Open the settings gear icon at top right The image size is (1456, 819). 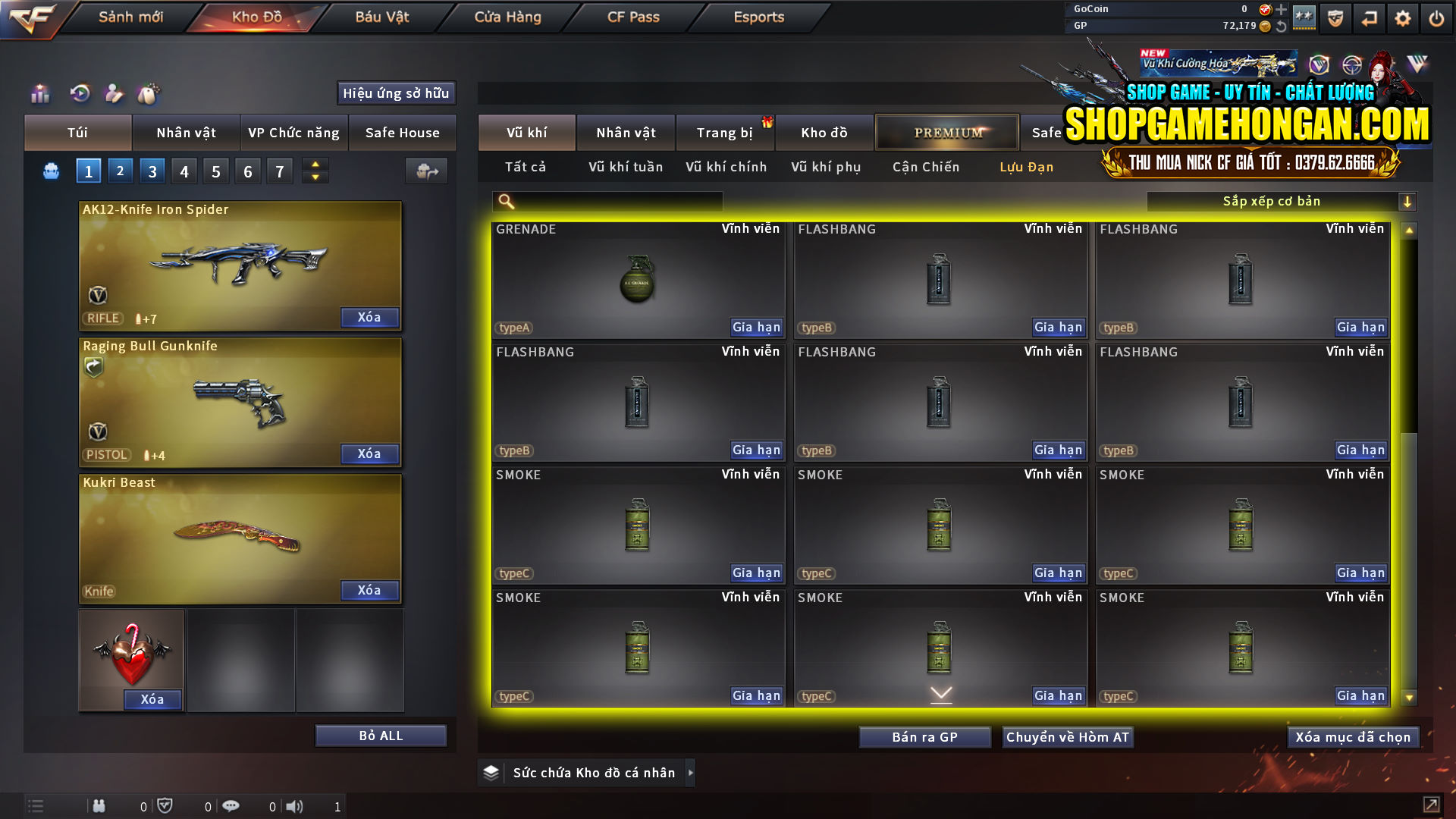[1403, 17]
